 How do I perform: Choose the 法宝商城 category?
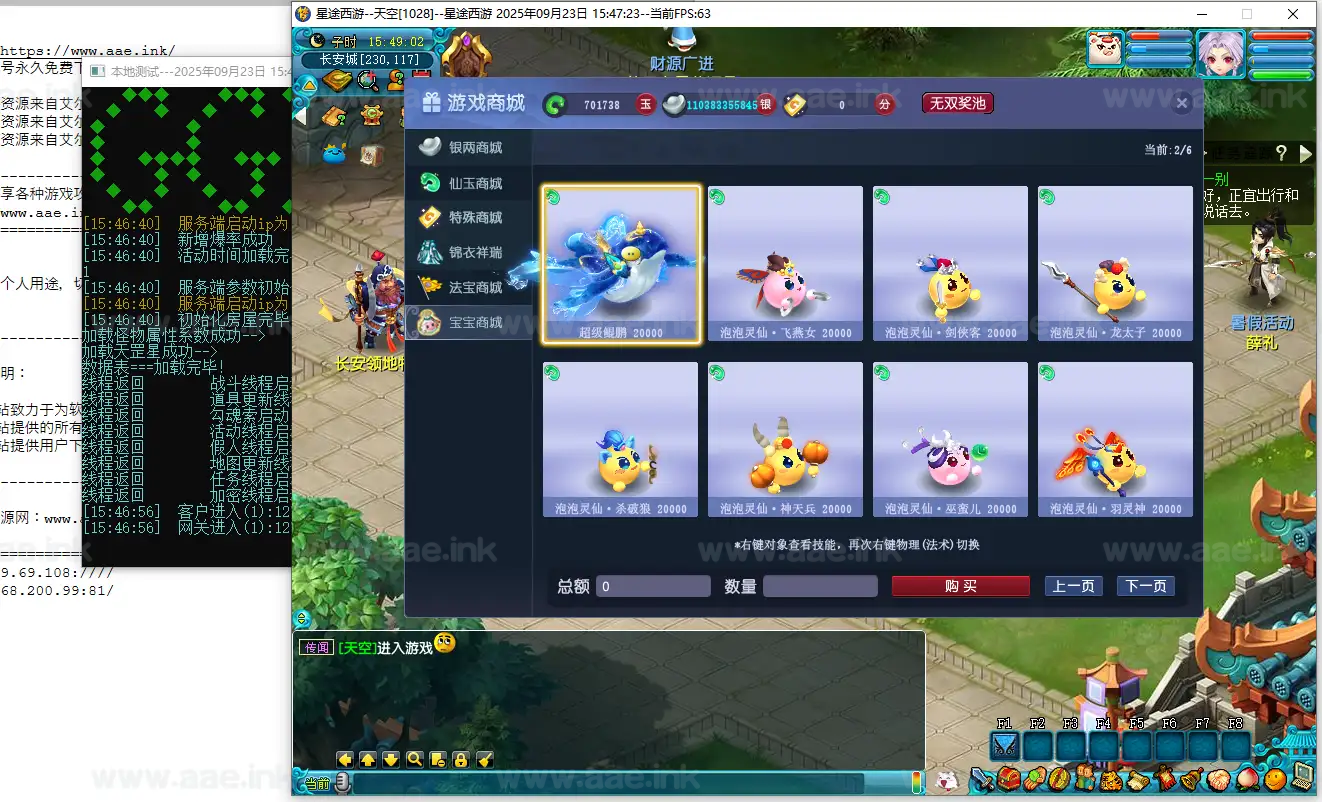tap(473, 288)
